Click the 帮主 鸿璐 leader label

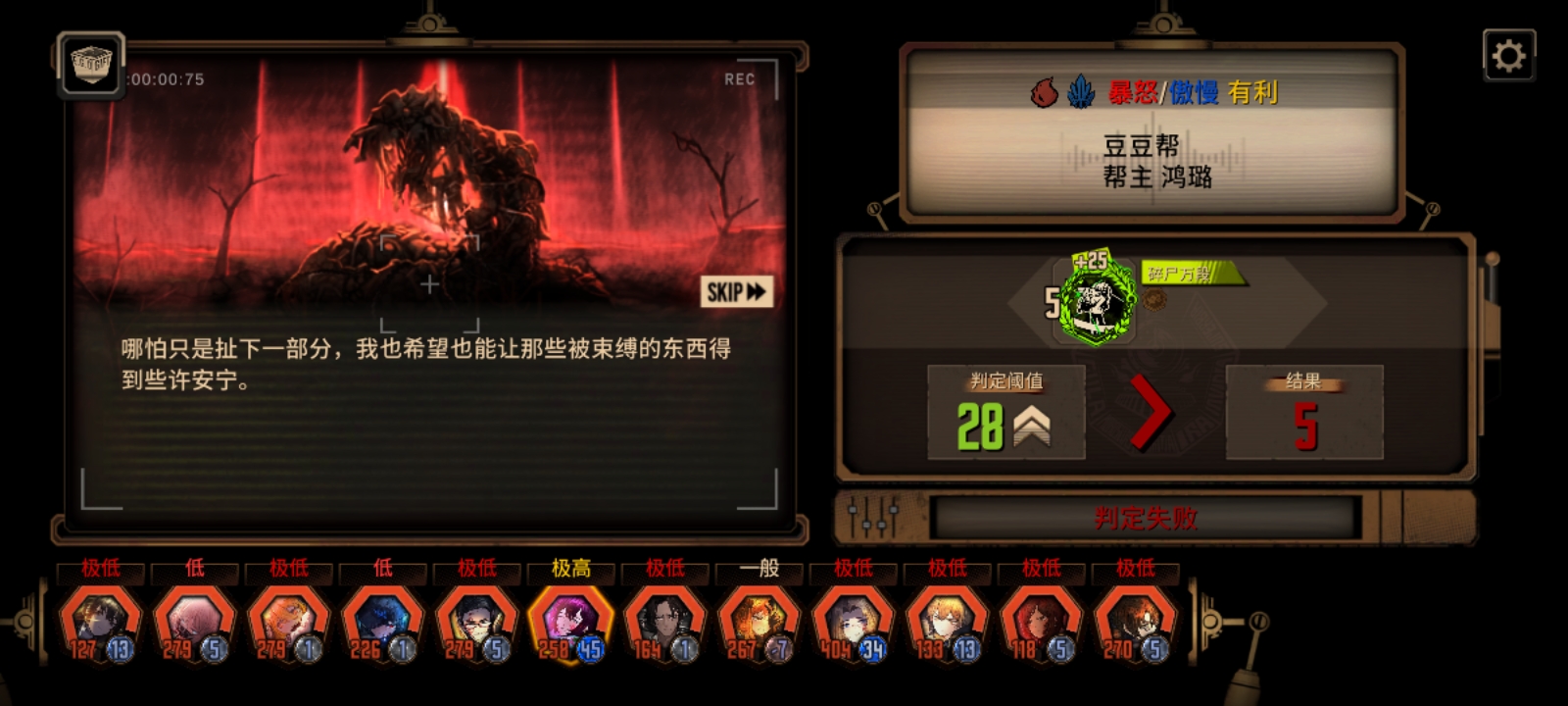pyautogui.click(x=1157, y=178)
